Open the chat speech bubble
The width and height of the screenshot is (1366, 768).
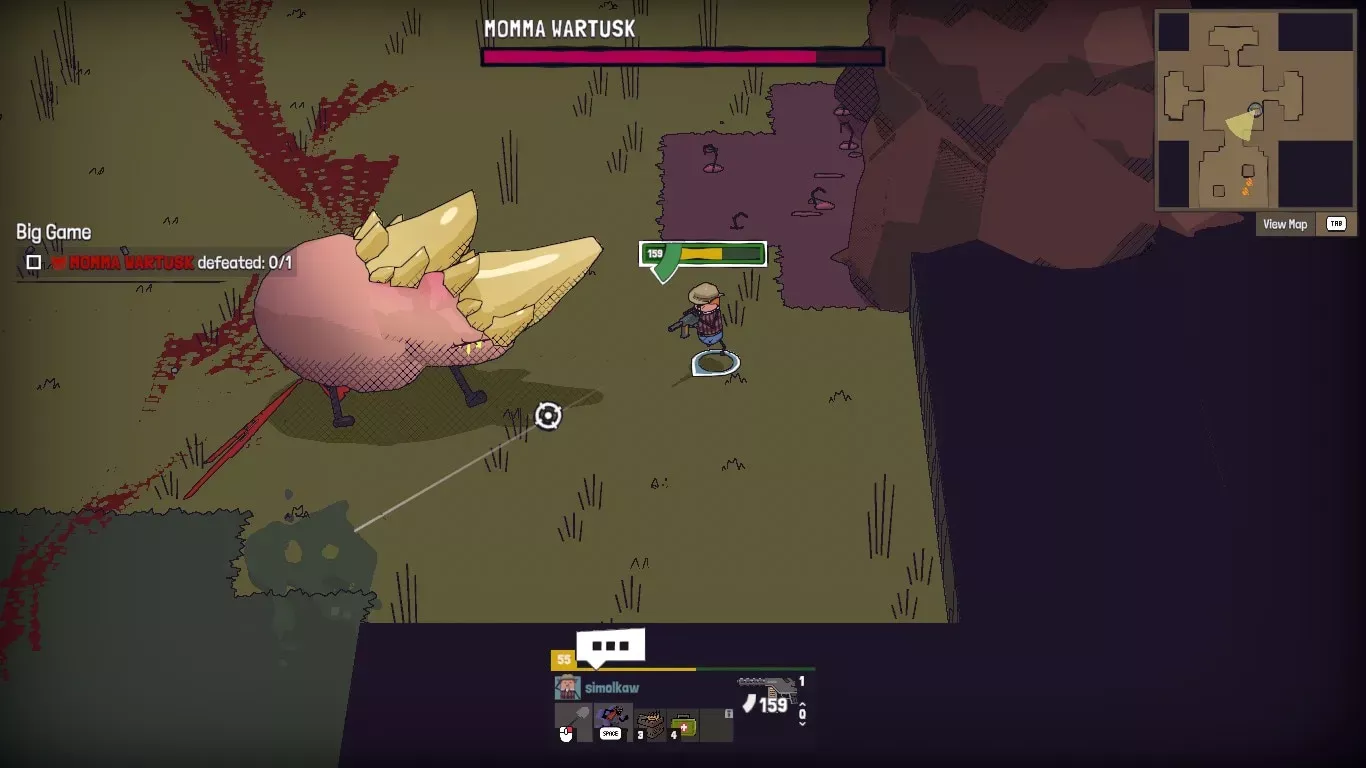click(610, 646)
